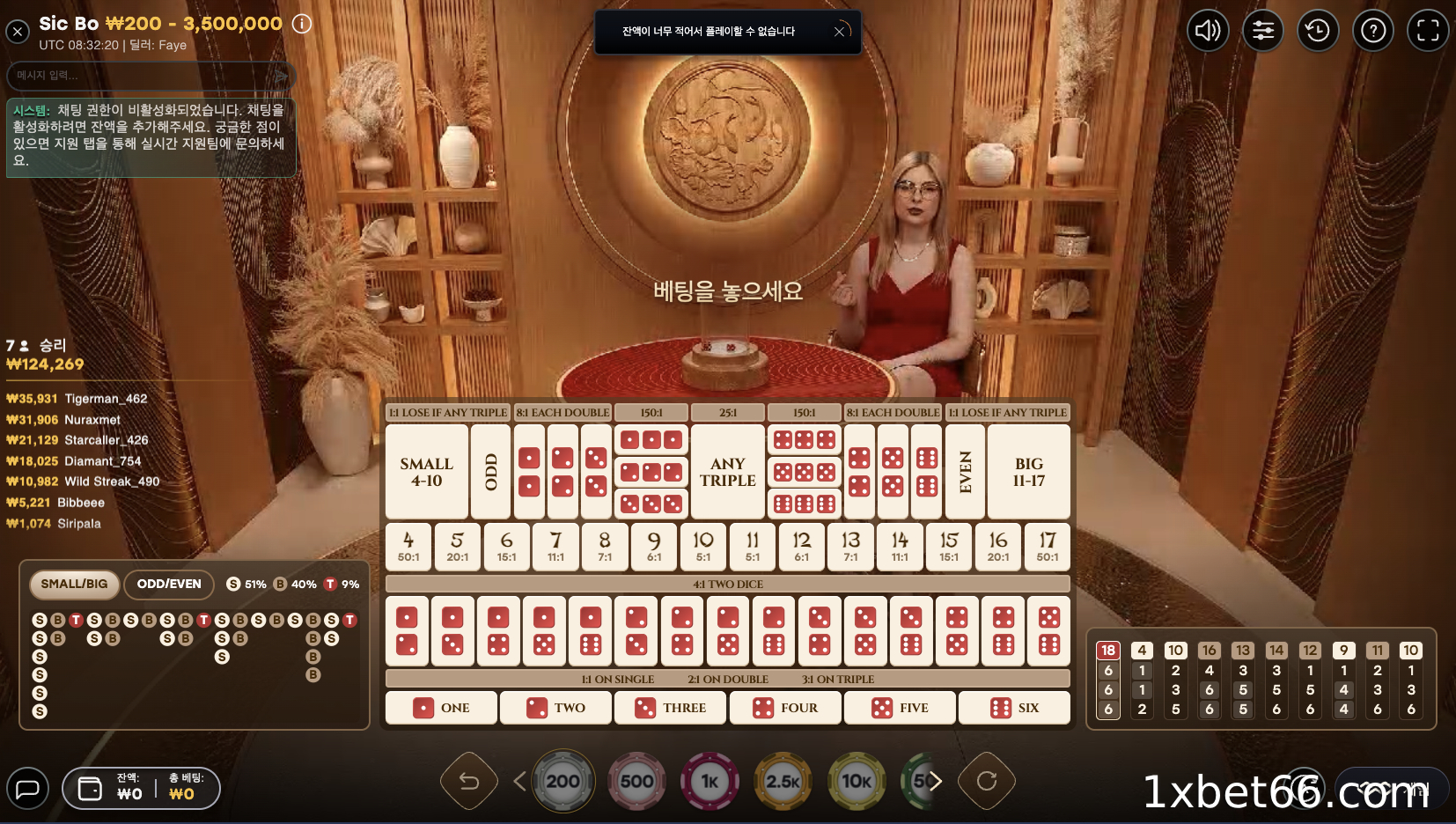View the game round history
Image resolution: width=1456 pixels, height=824 pixels.
click(x=1318, y=30)
